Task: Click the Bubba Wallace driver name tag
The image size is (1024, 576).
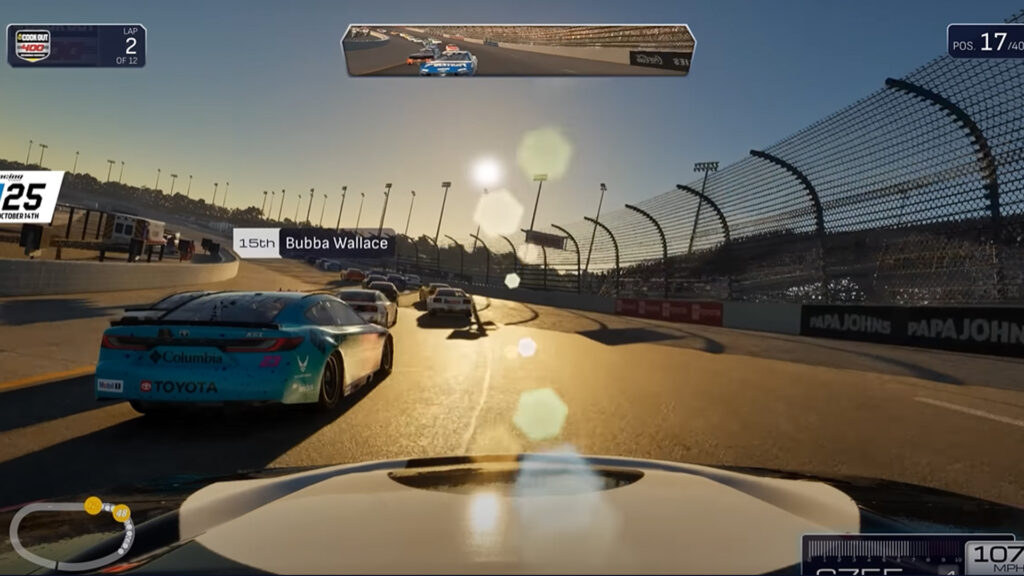Action: (314, 243)
